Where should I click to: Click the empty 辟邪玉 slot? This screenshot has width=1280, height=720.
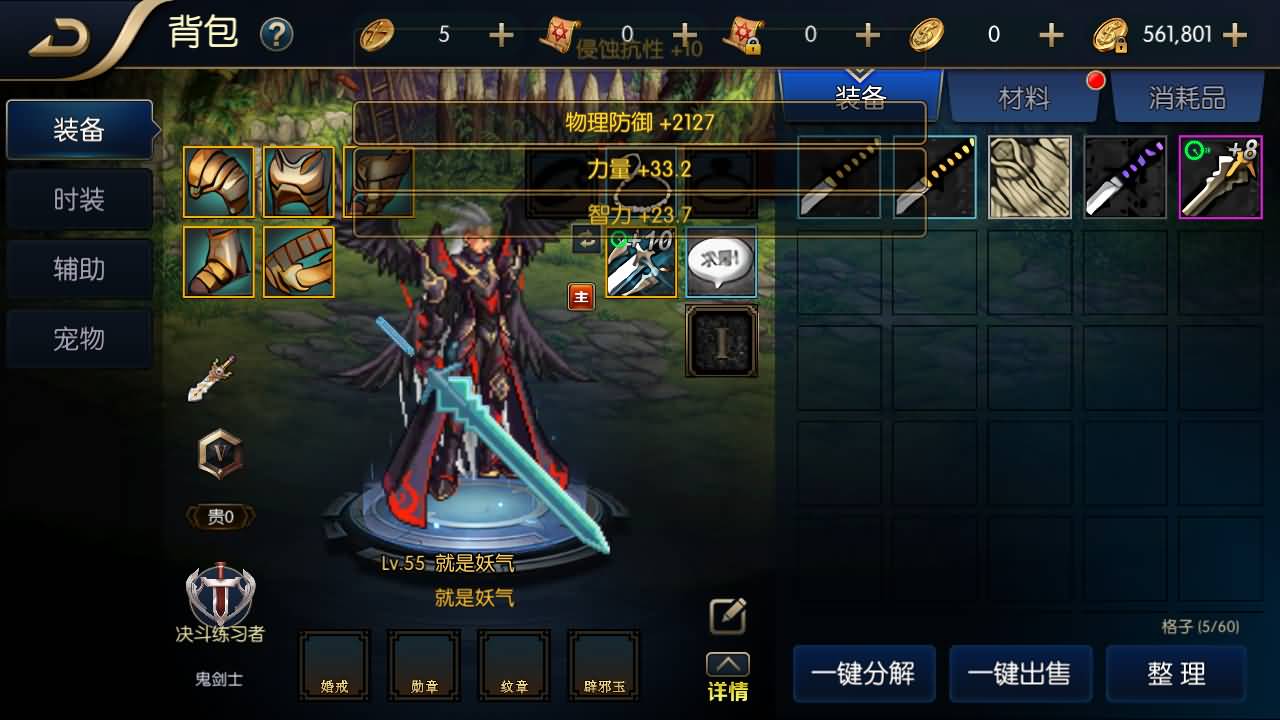(x=603, y=665)
